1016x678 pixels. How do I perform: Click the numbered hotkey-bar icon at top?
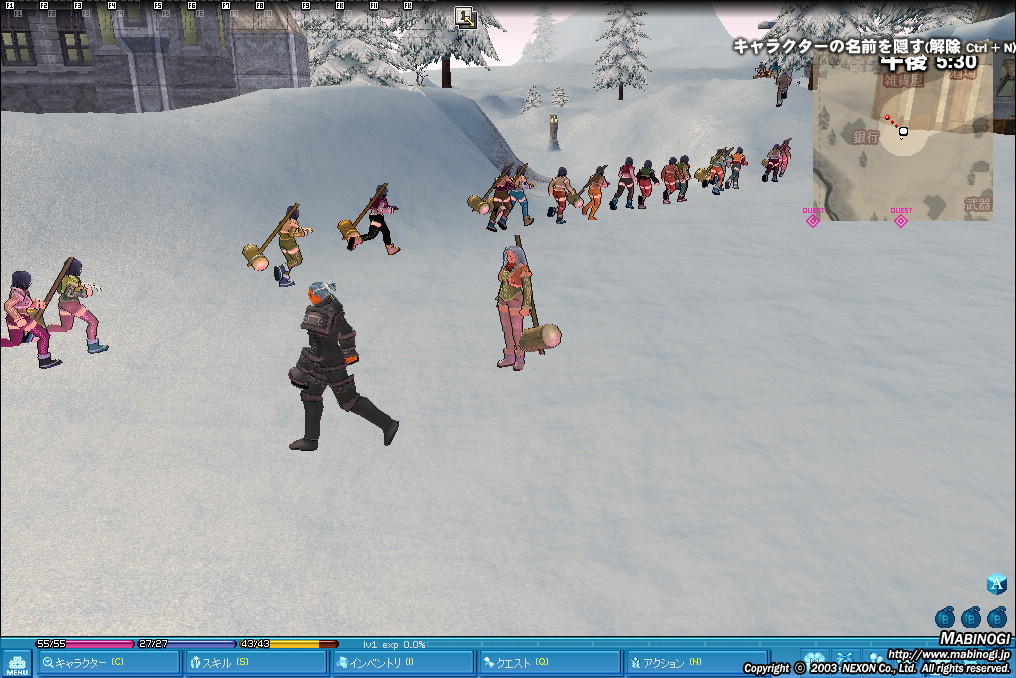click(x=465, y=16)
